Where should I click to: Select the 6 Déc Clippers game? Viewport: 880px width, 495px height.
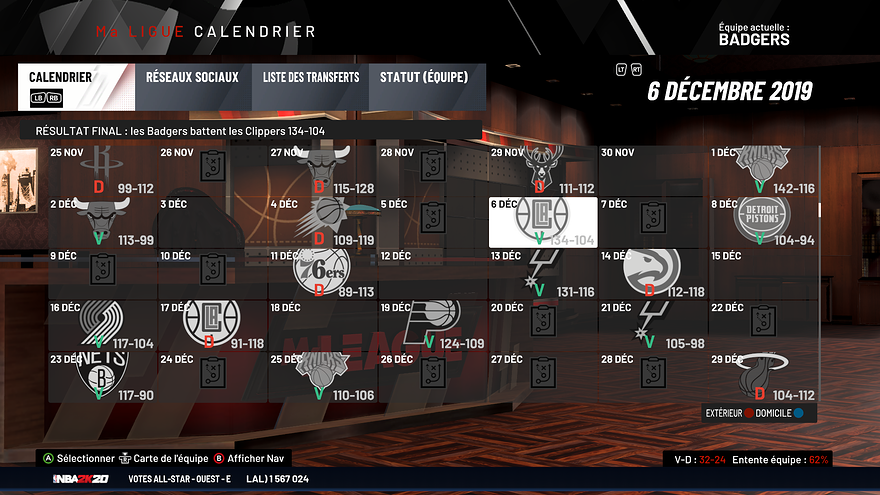click(x=542, y=221)
